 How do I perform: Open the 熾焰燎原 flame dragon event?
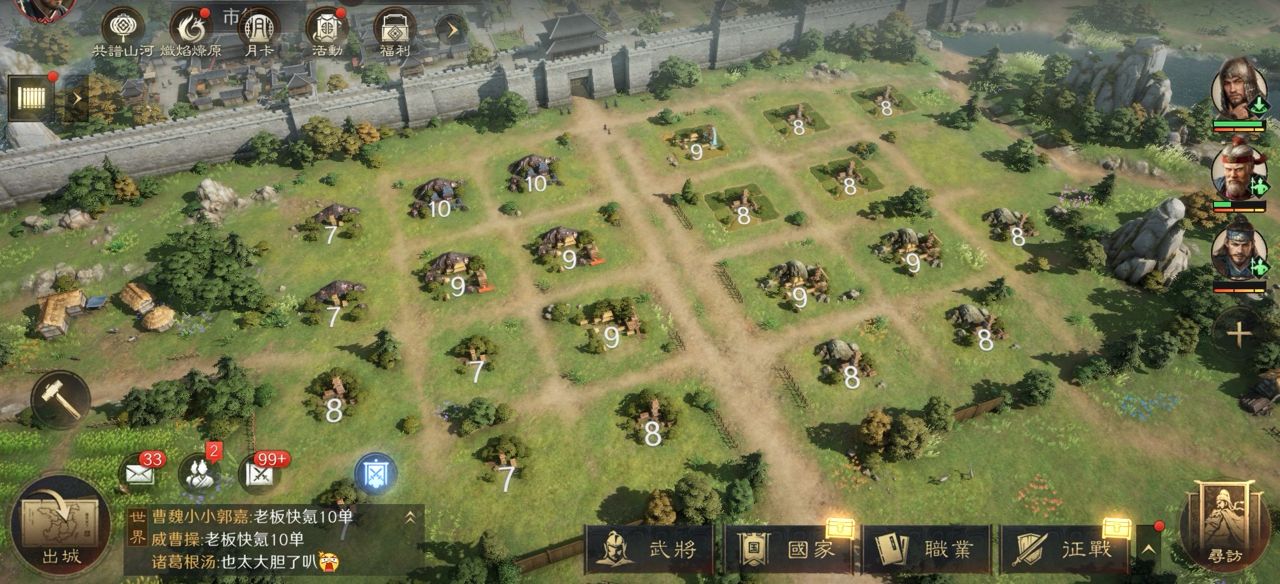click(x=188, y=30)
